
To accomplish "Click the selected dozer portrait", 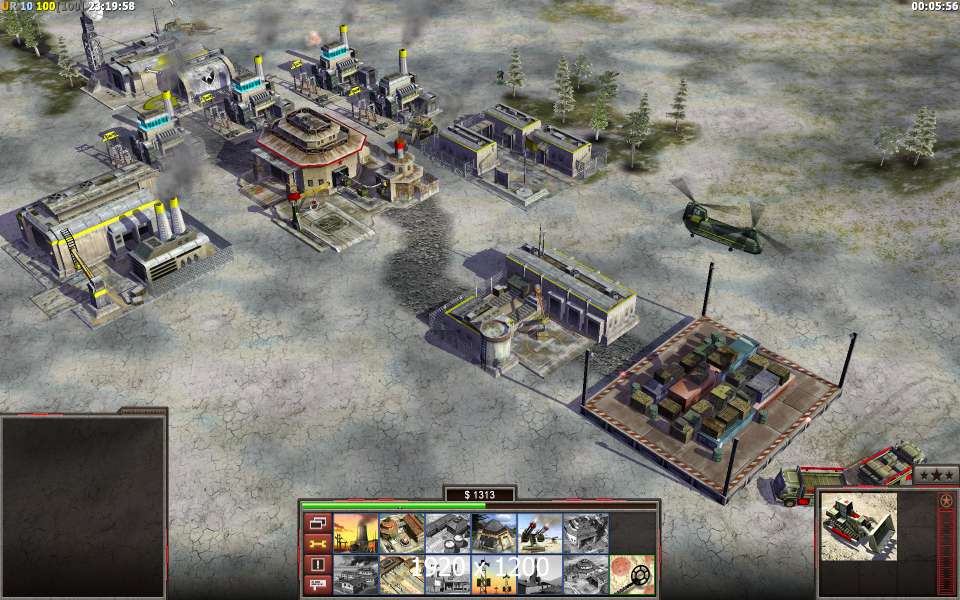I will tap(859, 527).
